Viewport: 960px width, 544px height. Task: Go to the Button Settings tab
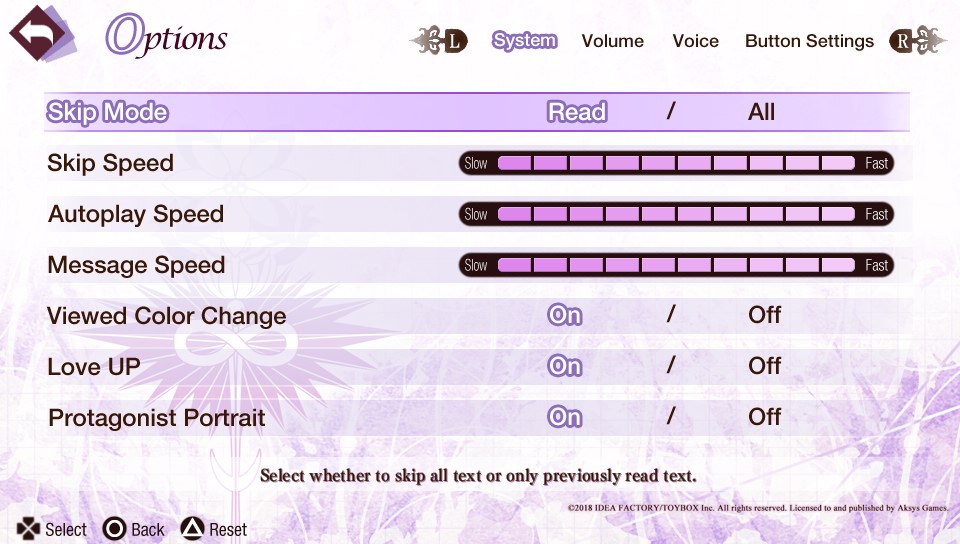pos(809,41)
